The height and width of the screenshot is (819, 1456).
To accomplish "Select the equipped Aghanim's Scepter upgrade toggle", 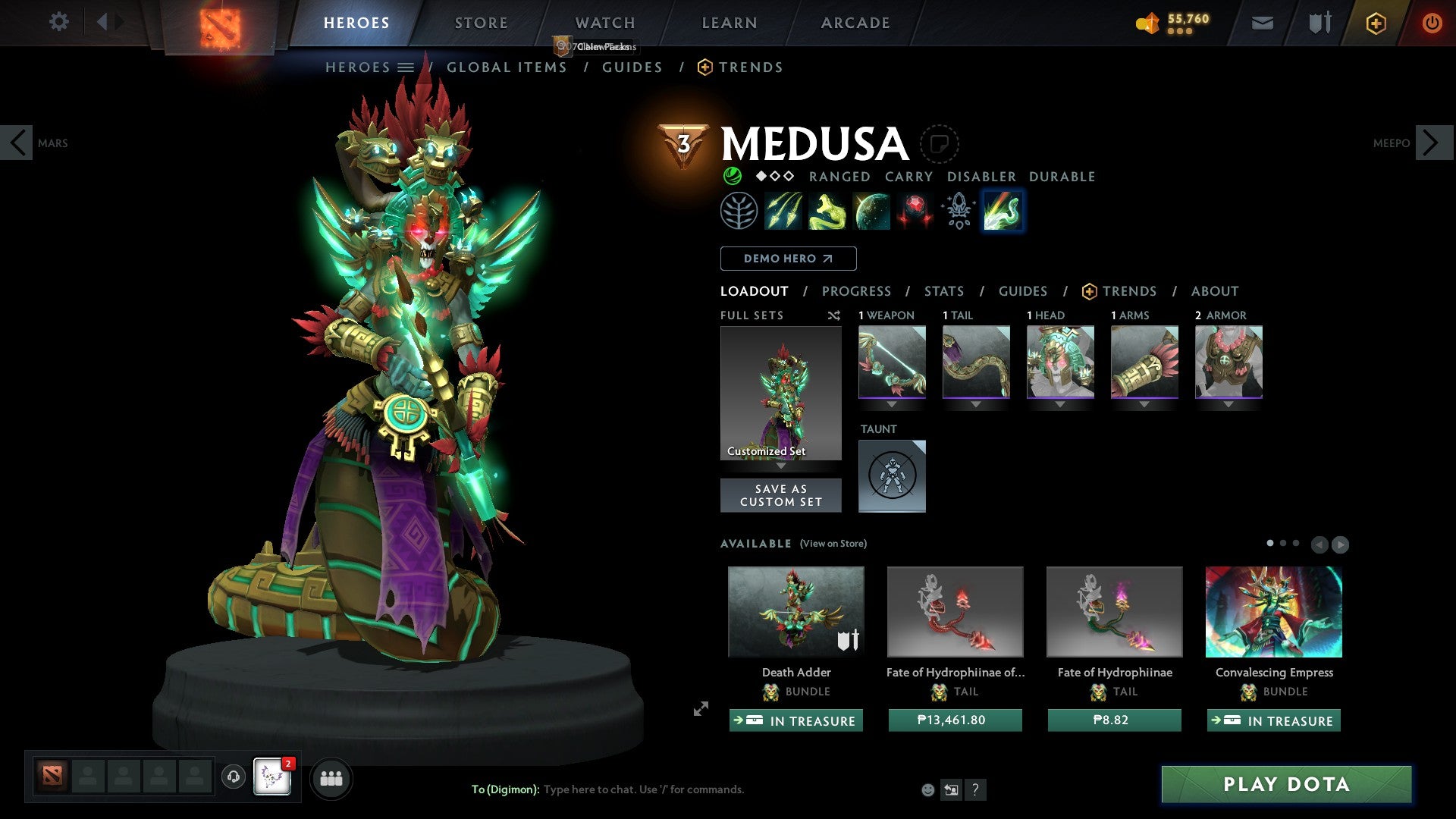I will 957,210.
